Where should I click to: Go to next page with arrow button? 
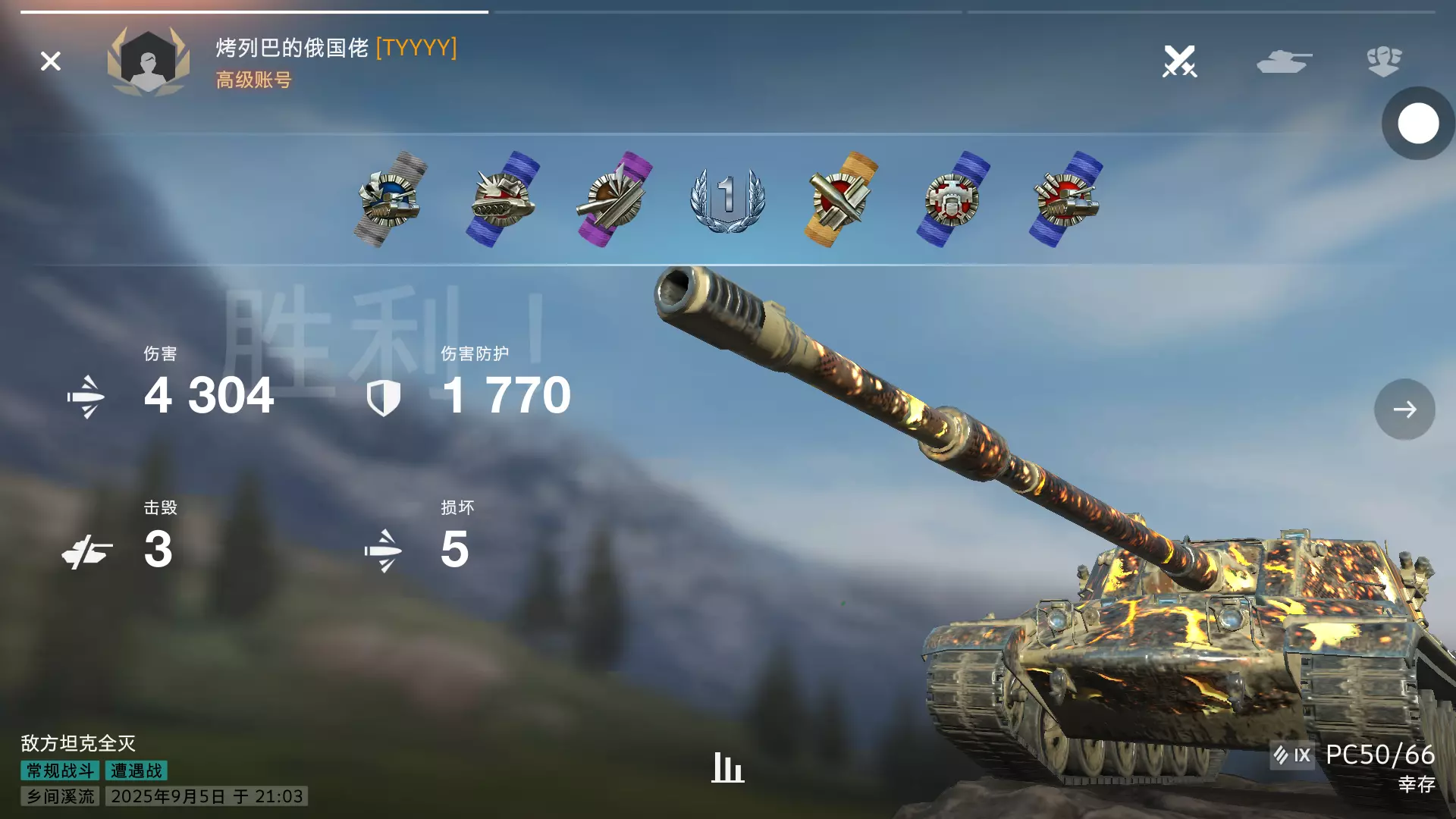(x=1404, y=409)
